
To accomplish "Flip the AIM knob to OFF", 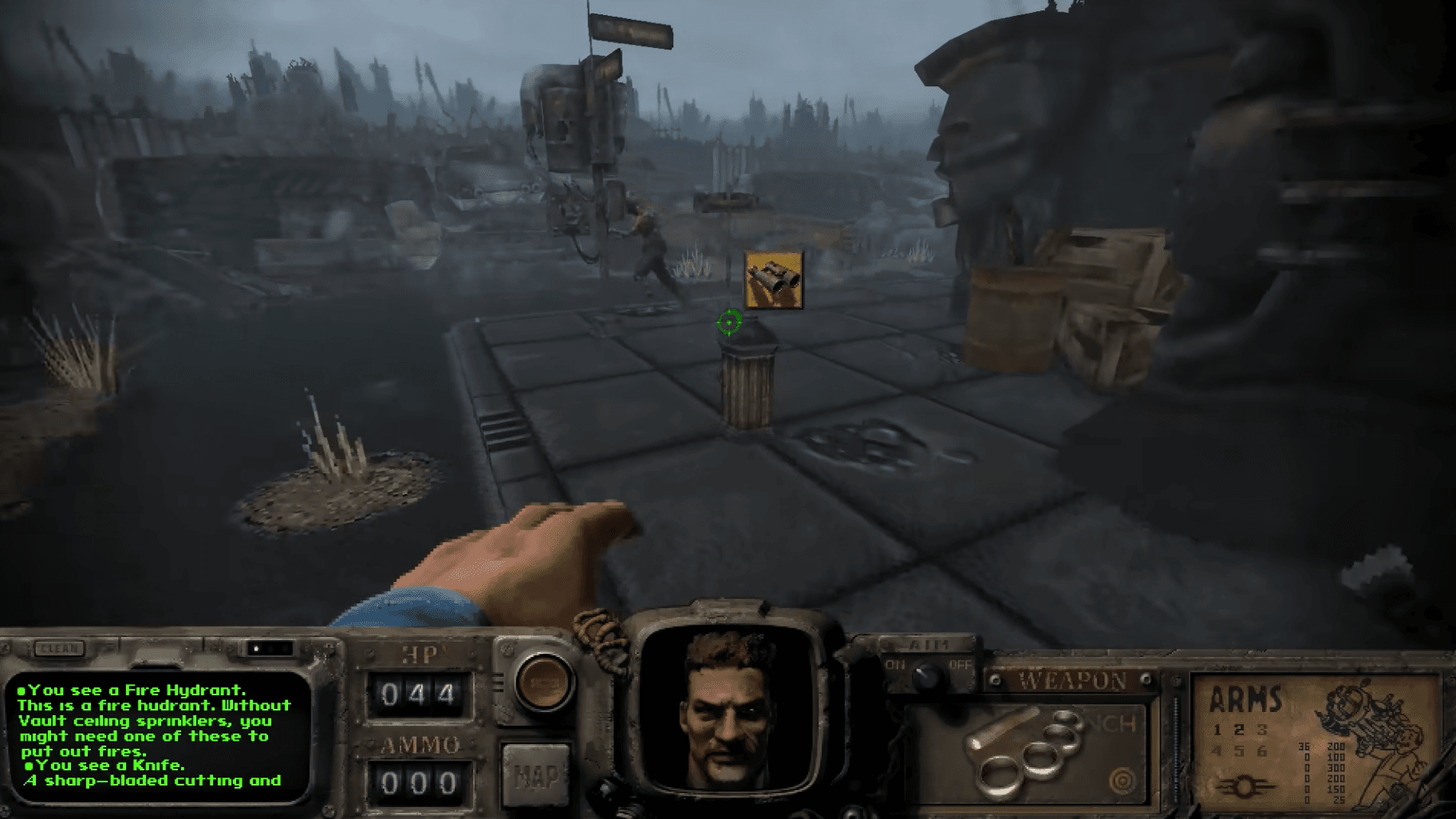I will [961, 664].
